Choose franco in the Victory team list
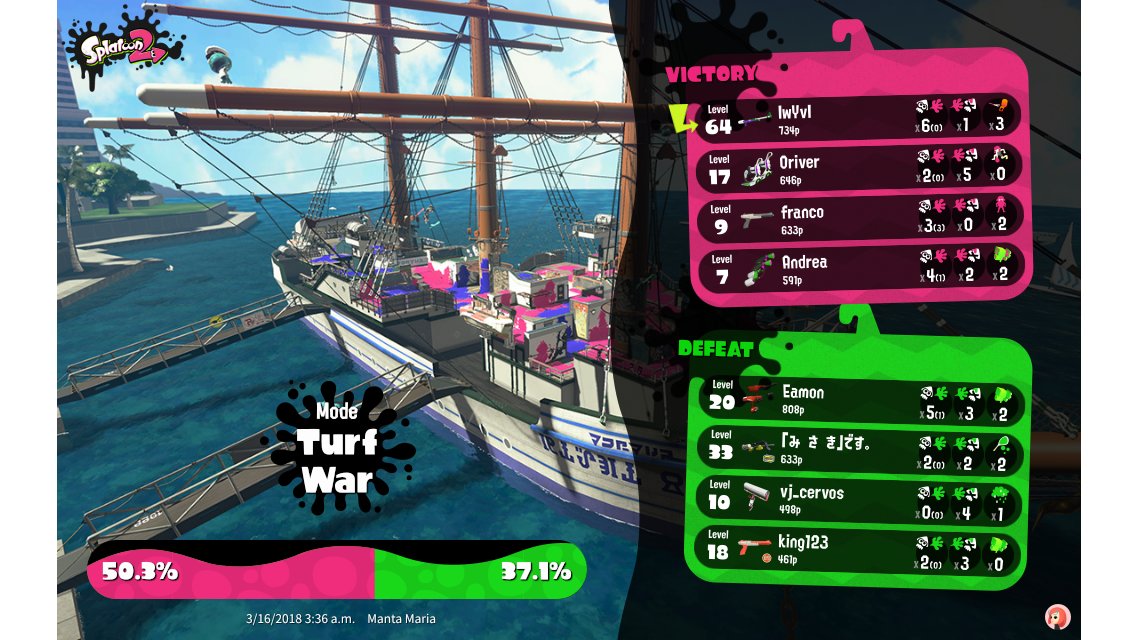This screenshot has width=1138, height=640. pyautogui.click(x=859, y=218)
